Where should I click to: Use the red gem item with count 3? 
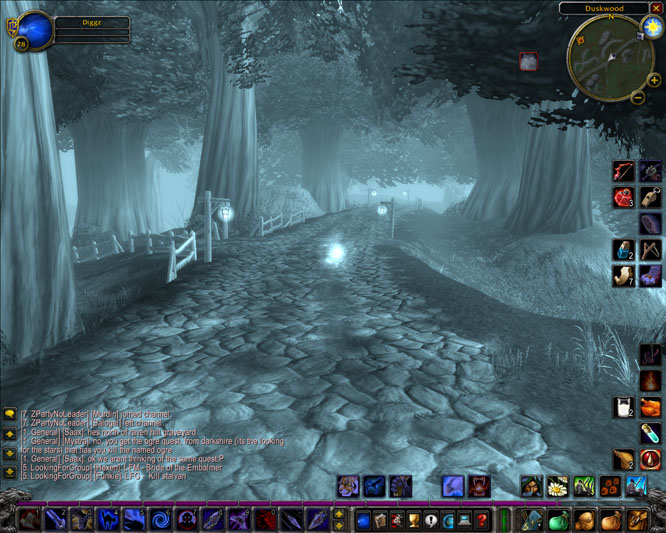624,197
